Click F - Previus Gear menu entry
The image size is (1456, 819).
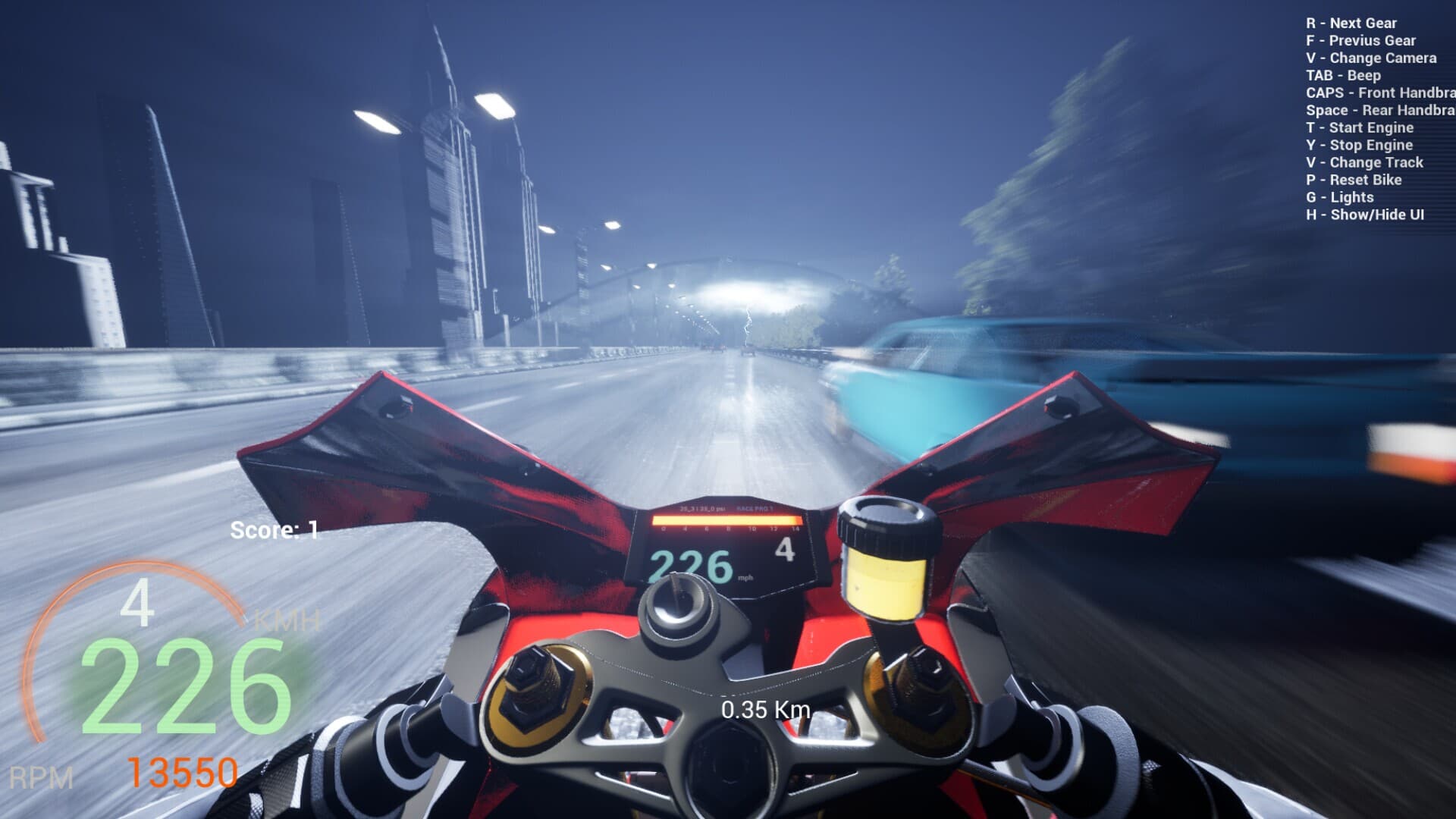click(1359, 40)
